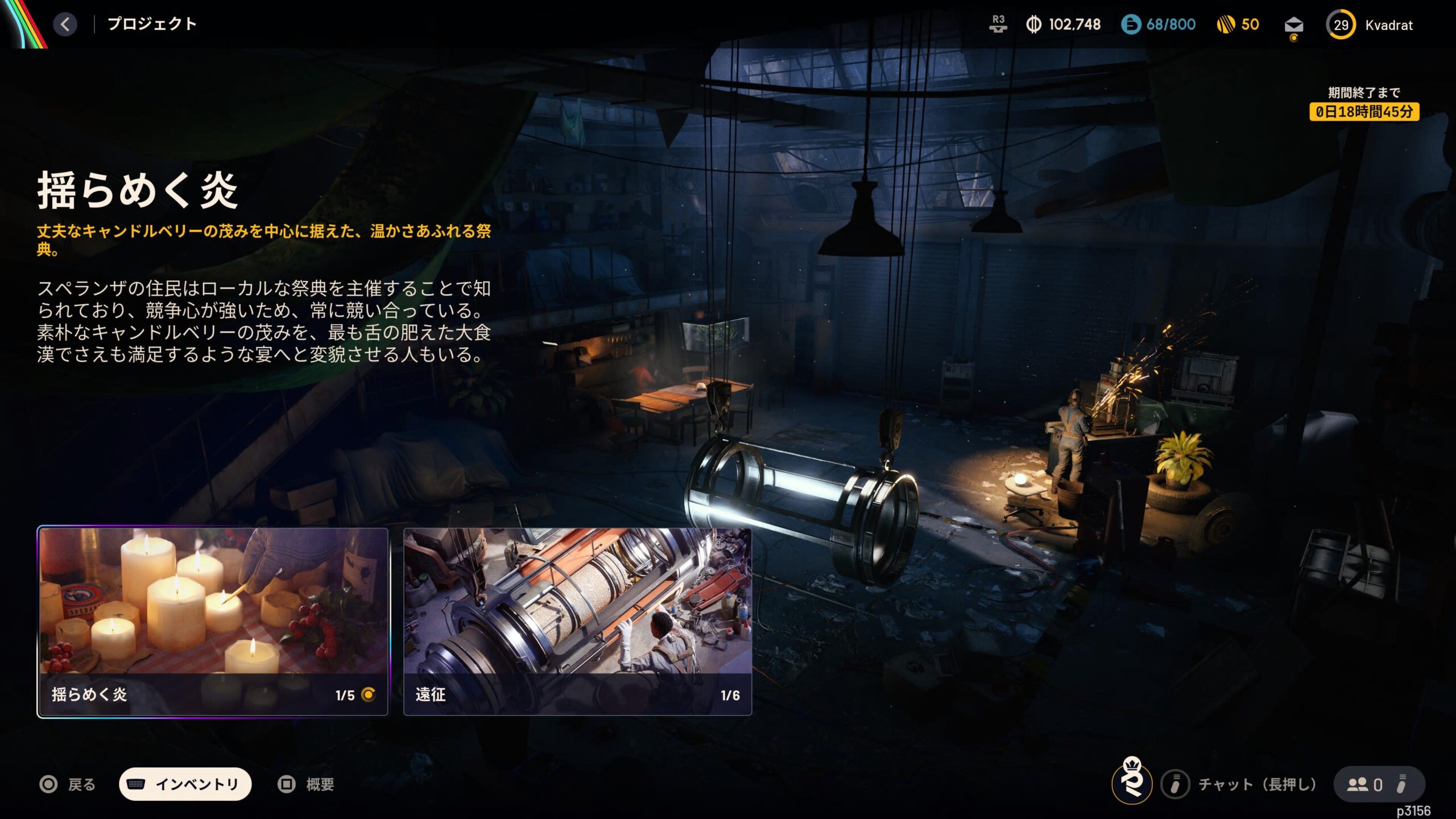This screenshot has height=819, width=1456.
Task: Open the mail inbox icon
Action: point(1293,26)
